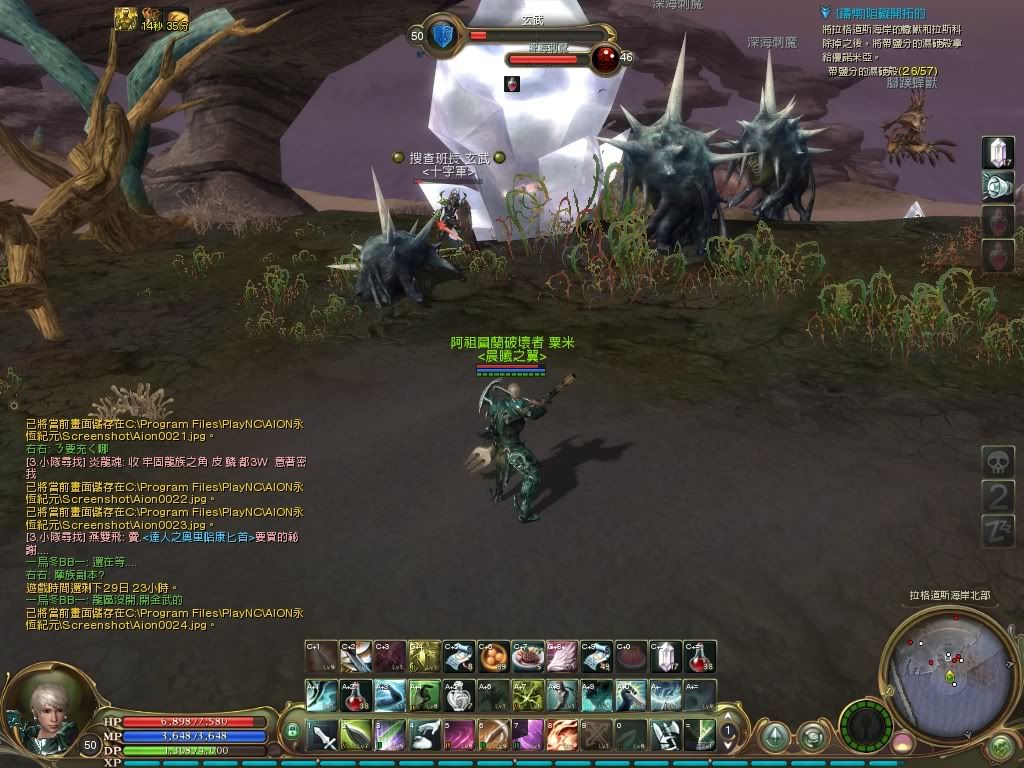Viewport: 1024px width, 768px height.
Task: Use the white spiral flask in the middle row
Action: pyautogui.click(x=460, y=695)
